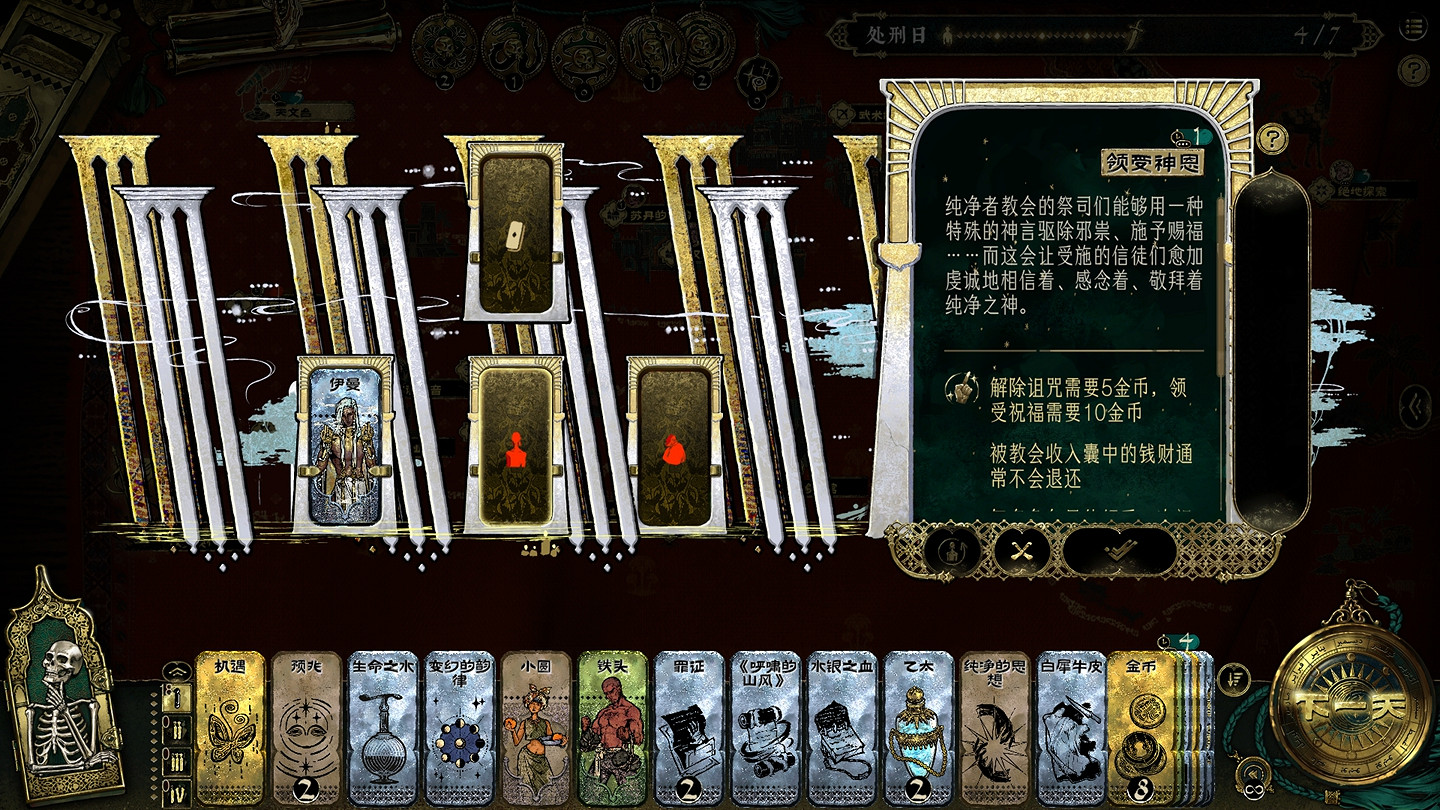1440x810 pixels.
Task: Click the list icon in the top right corner
Action: (x=1415, y=28)
